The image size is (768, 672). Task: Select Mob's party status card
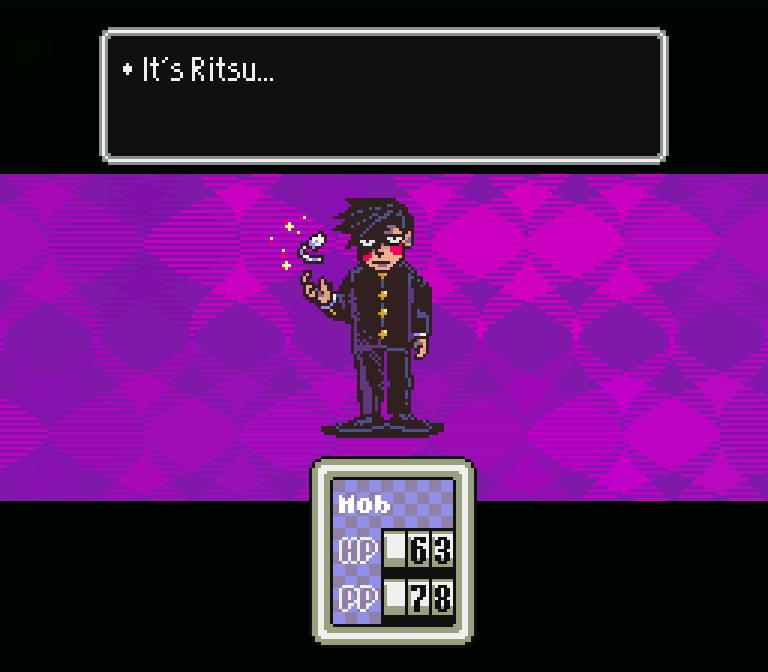pos(393,551)
